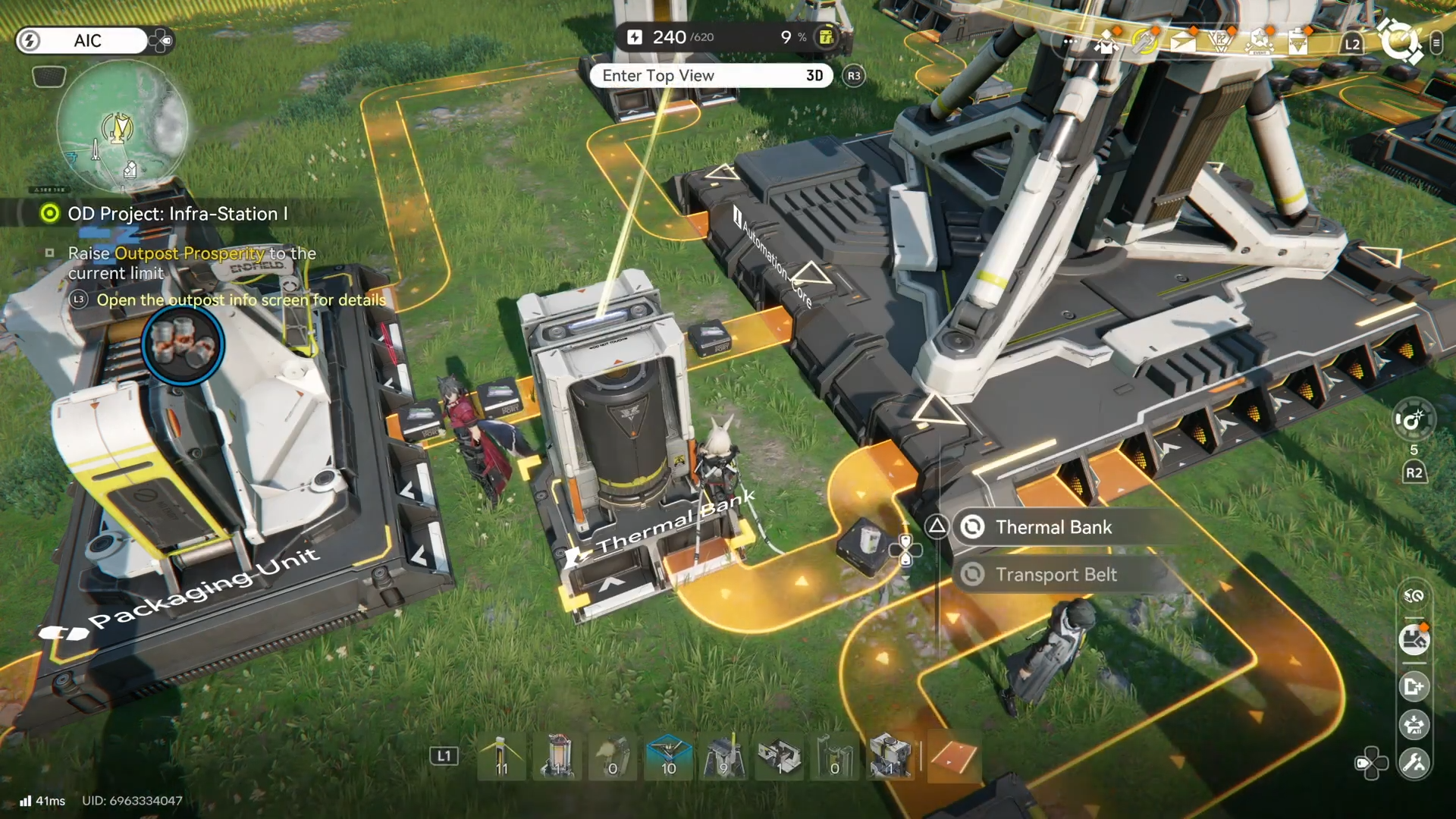Open the three-dots more menu
The width and height of the screenshot is (1456, 819).
(x=1069, y=41)
